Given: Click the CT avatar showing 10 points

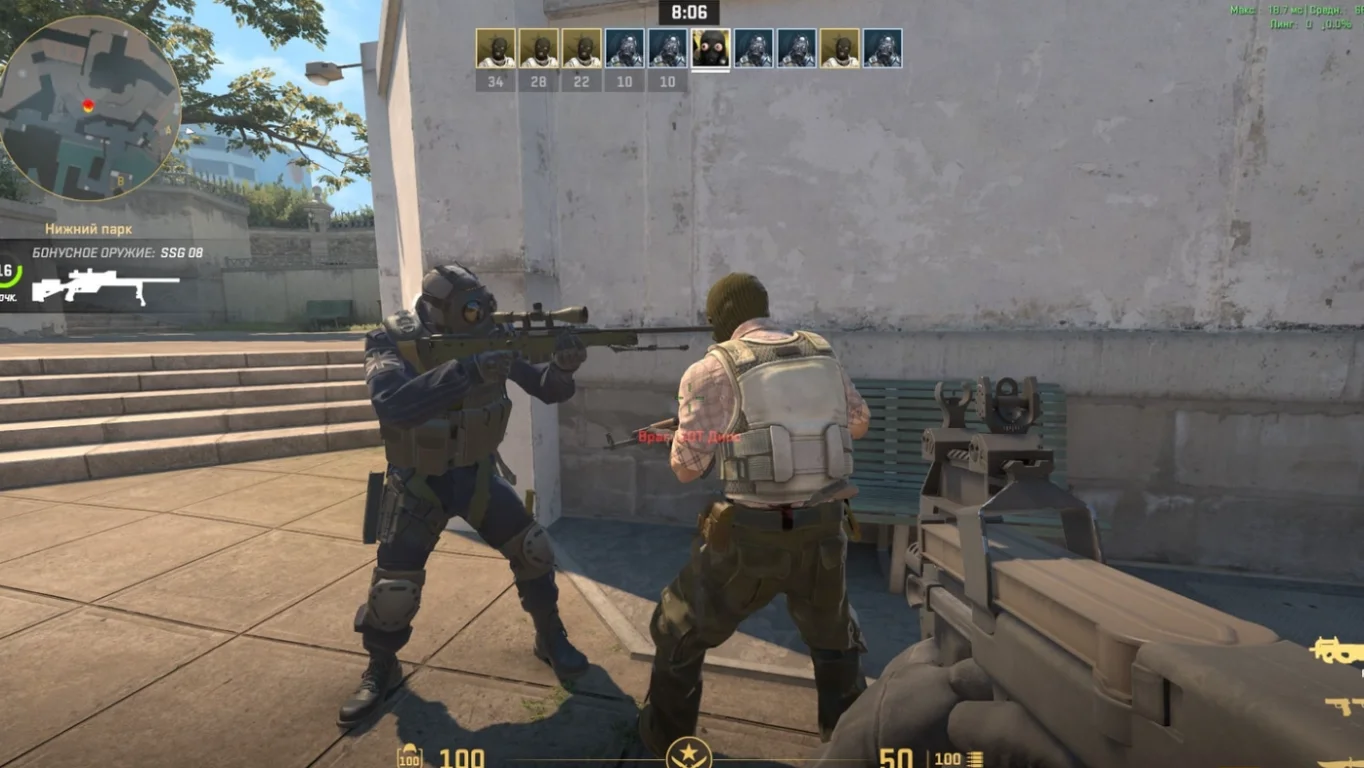Looking at the screenshot, I should [625, 47].
